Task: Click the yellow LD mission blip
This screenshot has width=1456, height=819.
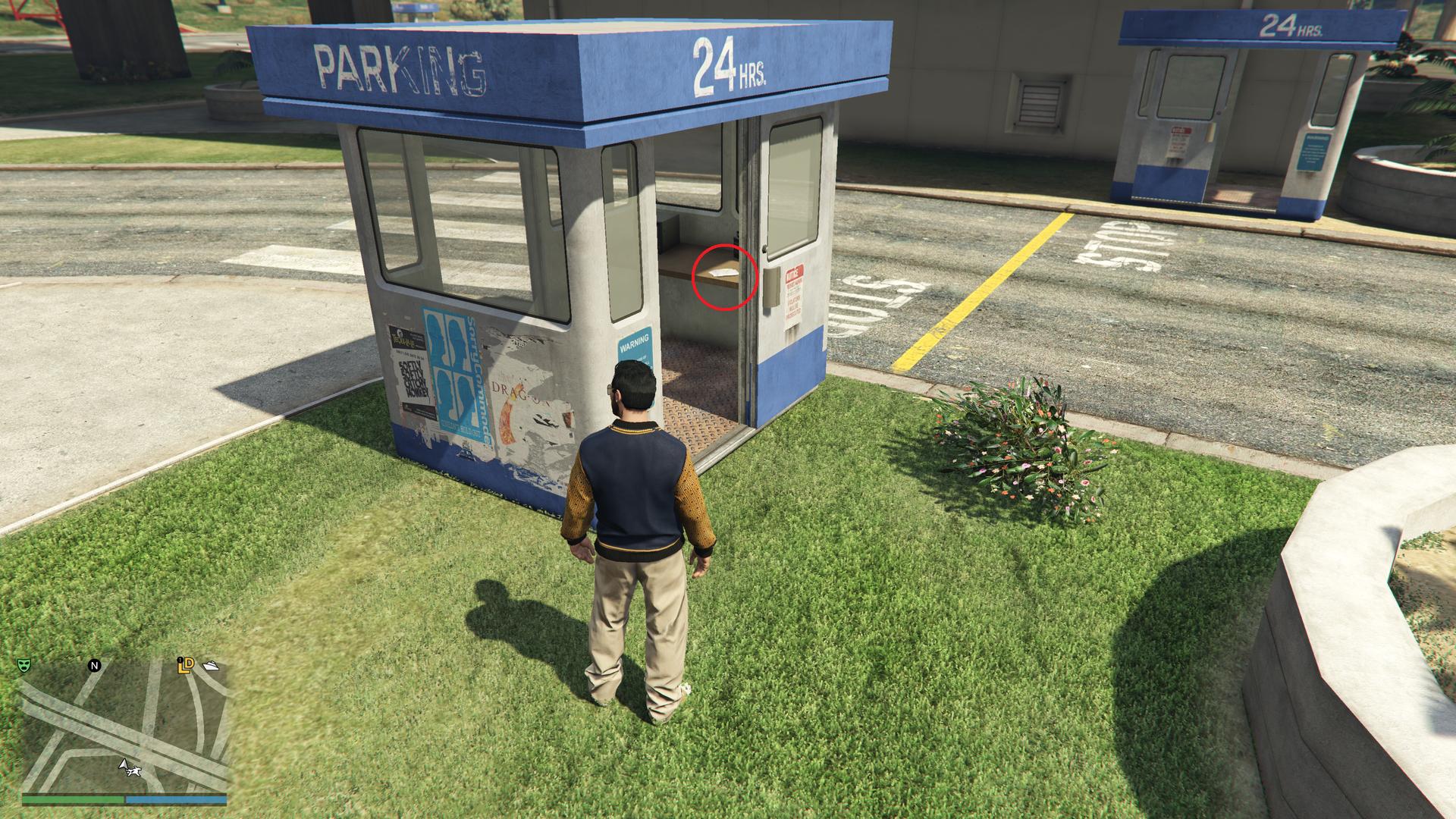Action: [186, 666]
